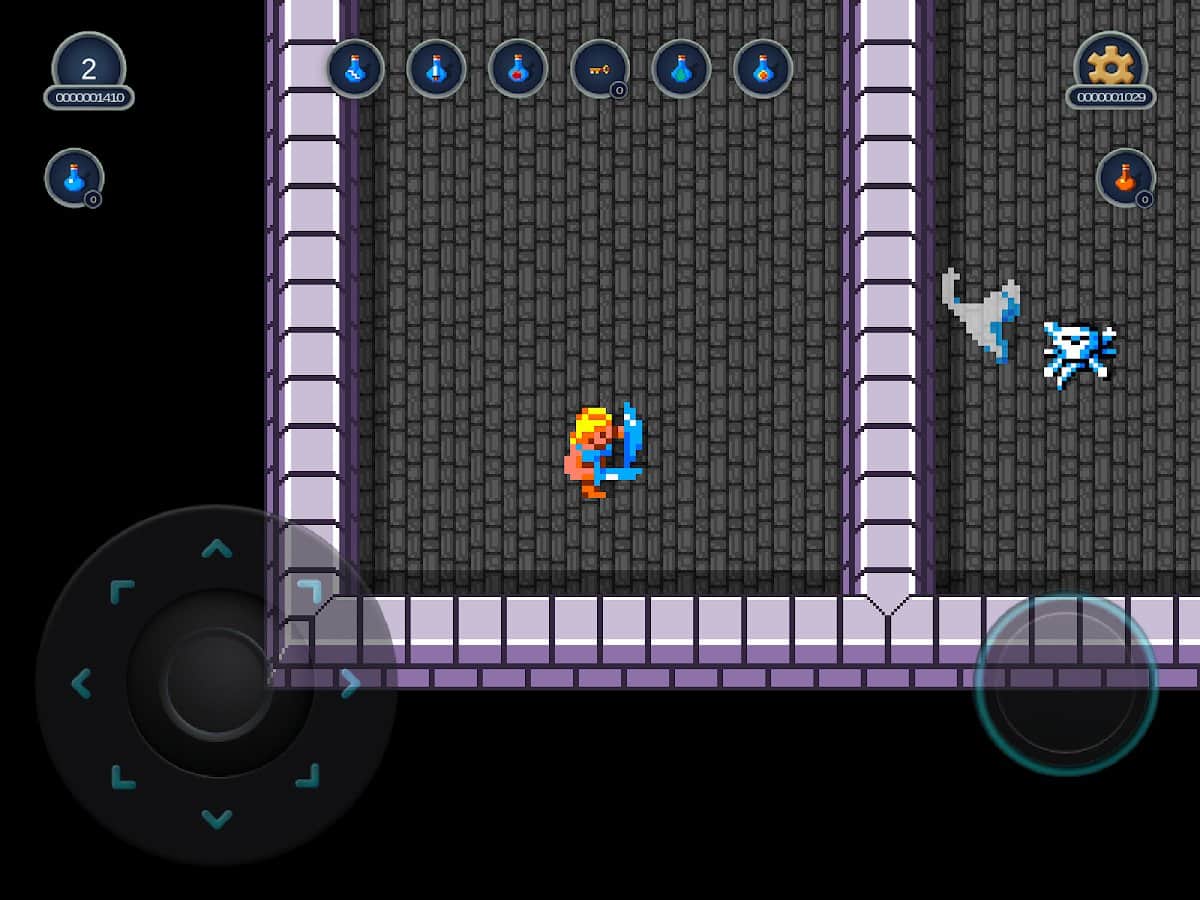
Task: Select the potion with green symbol
Action: [681, 69]
